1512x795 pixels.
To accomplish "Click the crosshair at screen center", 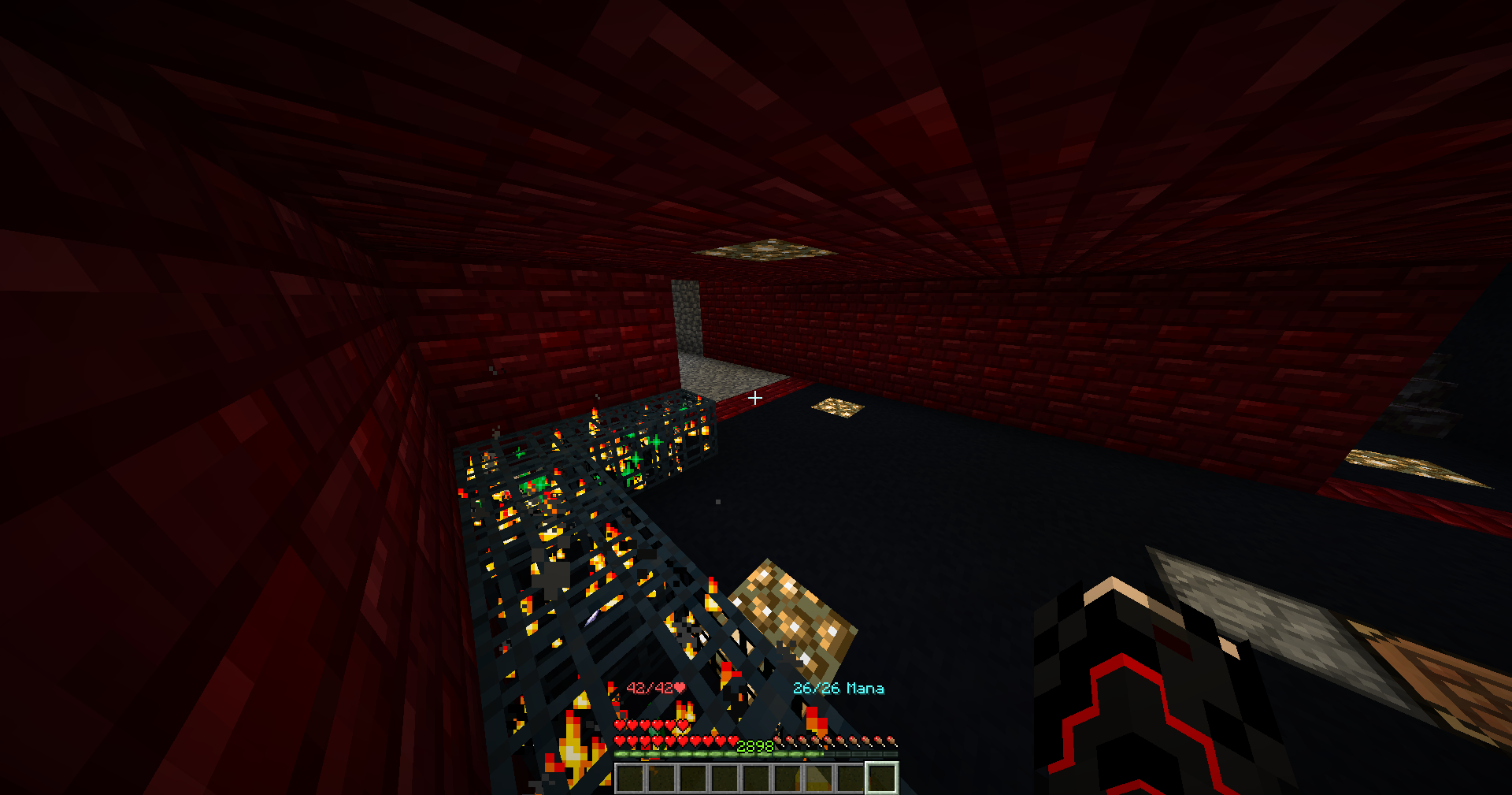I will coord(754,399).
